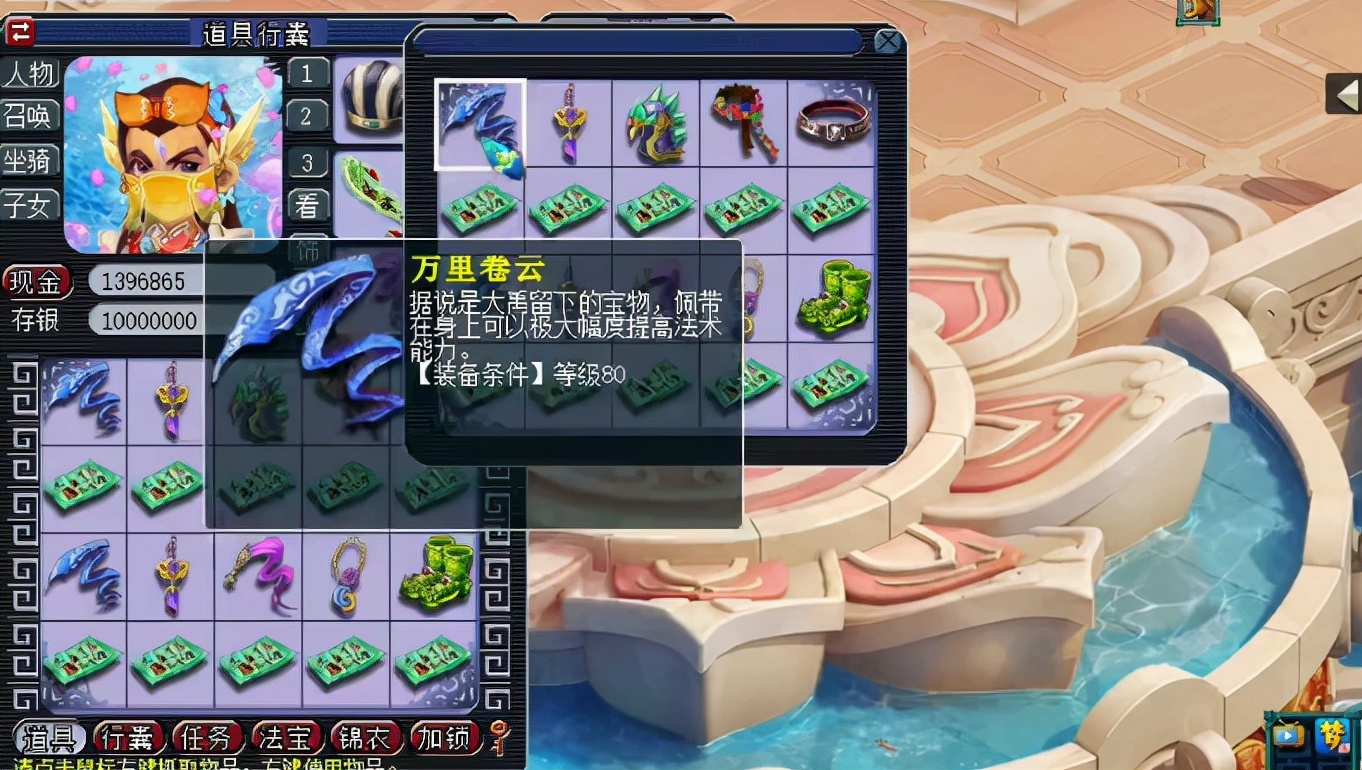Click the red swap arrows icon
This screenshot has width=1362, height=770.
(18, 32)
